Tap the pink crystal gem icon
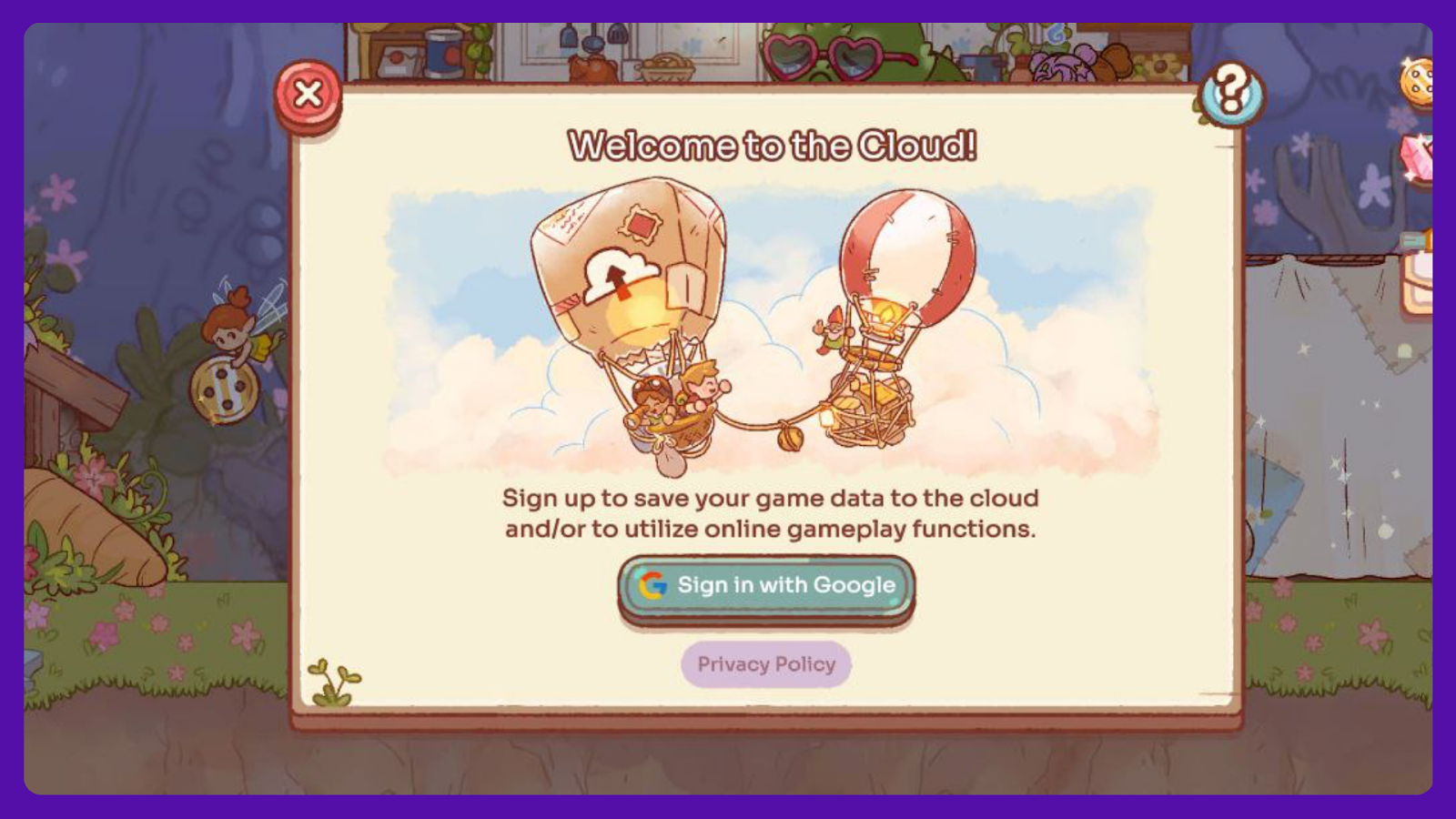 click(1419, 157)
